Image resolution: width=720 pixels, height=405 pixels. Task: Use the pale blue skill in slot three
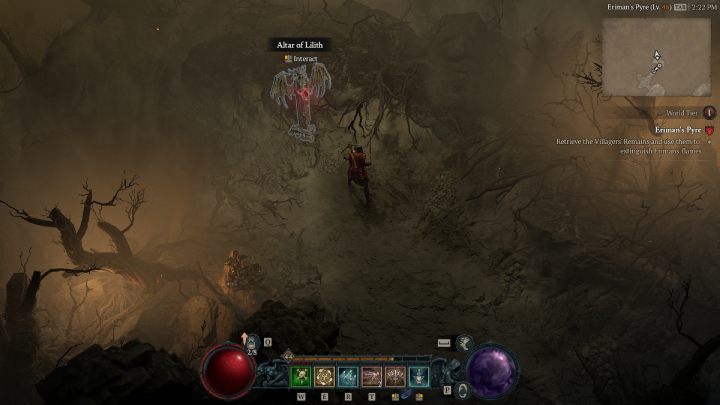[348, 376]
